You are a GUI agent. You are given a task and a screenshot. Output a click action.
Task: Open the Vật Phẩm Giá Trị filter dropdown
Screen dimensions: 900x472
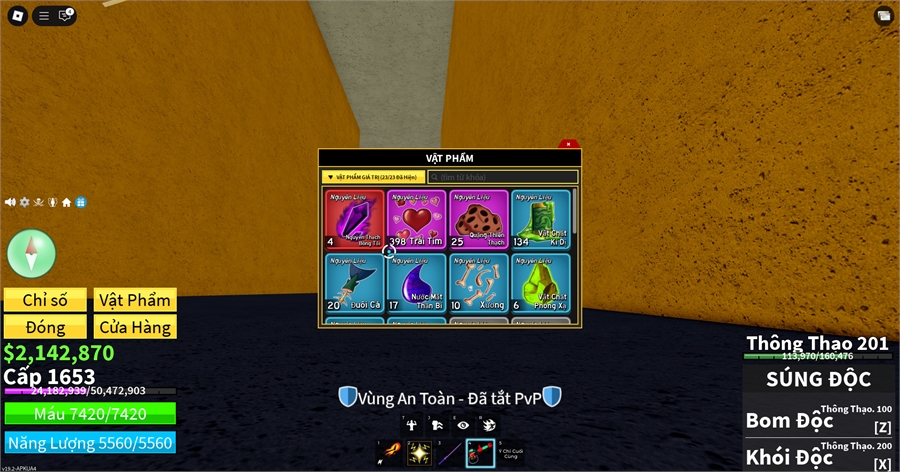(x=373, y=177)
